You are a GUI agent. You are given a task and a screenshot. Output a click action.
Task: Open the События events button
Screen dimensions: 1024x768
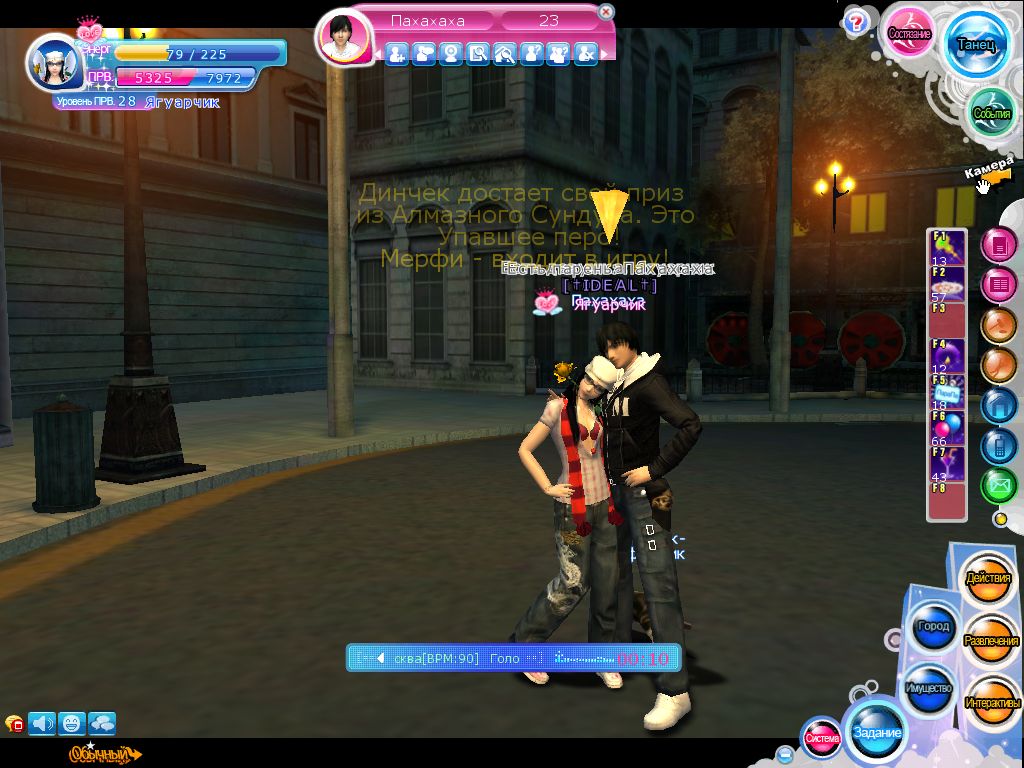(x=992, y=113)
